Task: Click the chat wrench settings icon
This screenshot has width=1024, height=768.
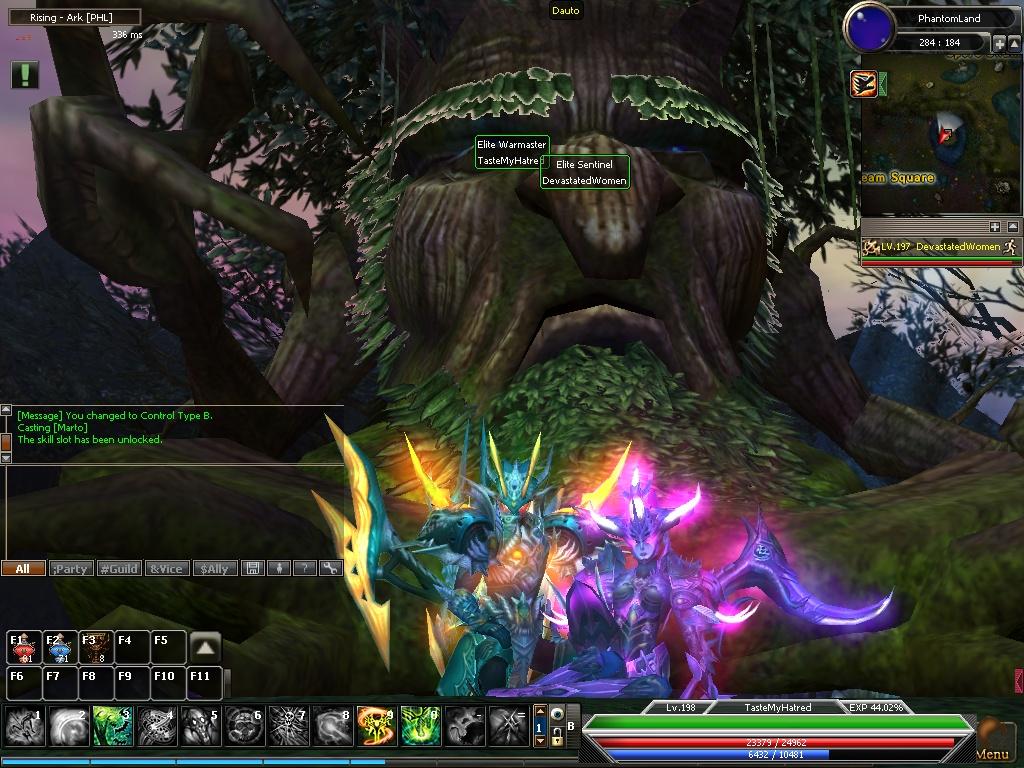Action: [x=330, y=568]
